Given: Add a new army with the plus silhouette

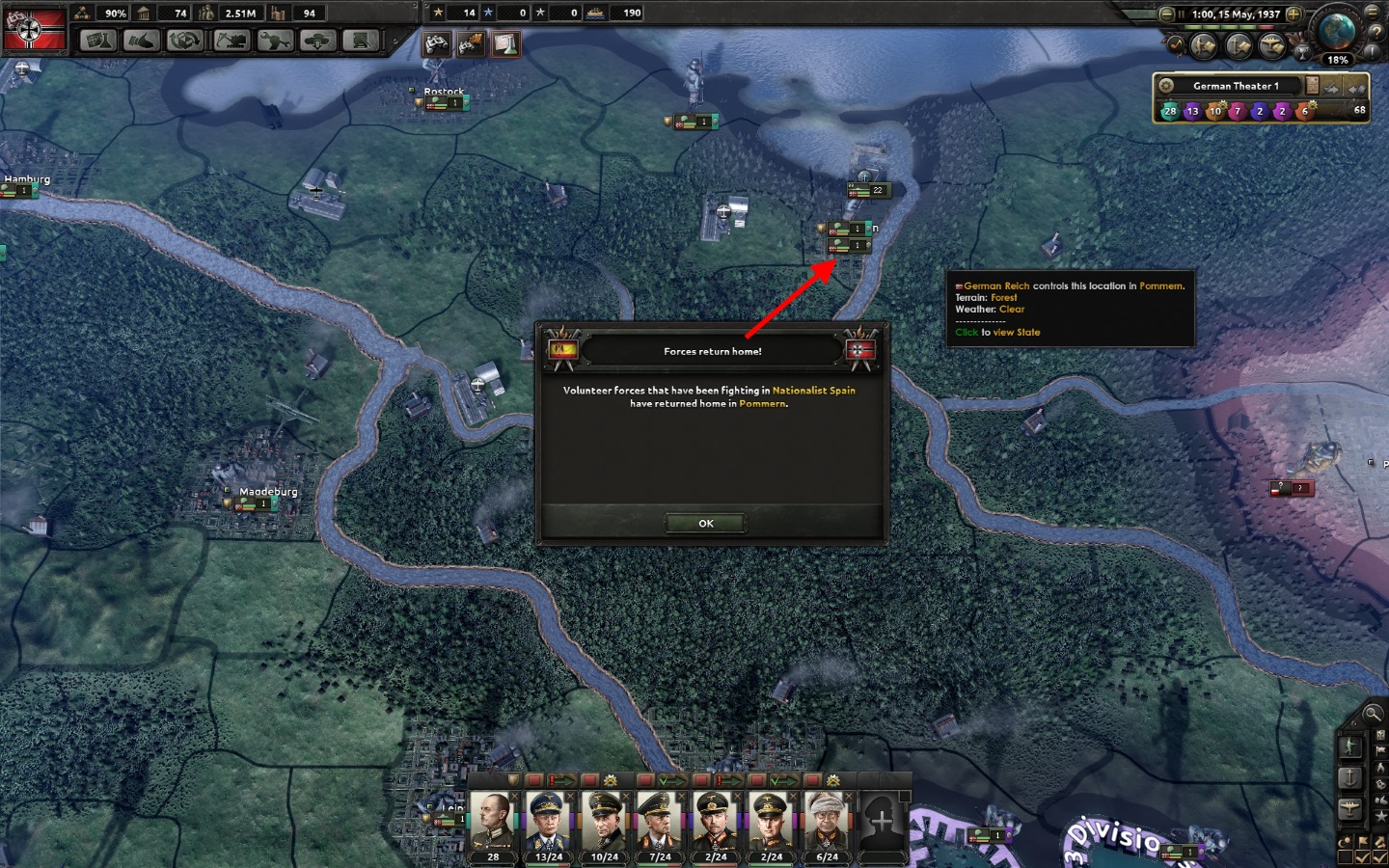Looking at the screenshot, I should [x=882, y=822].
